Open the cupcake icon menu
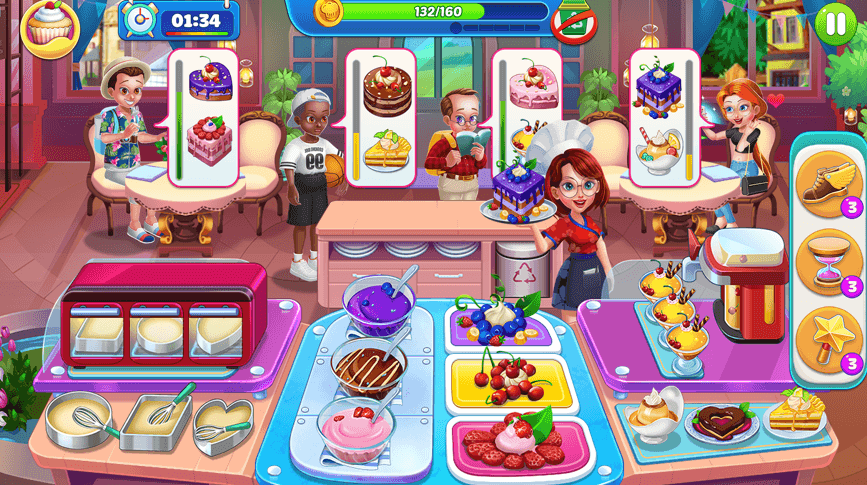This screenshot has width=867, height=485. coord(43,24)
